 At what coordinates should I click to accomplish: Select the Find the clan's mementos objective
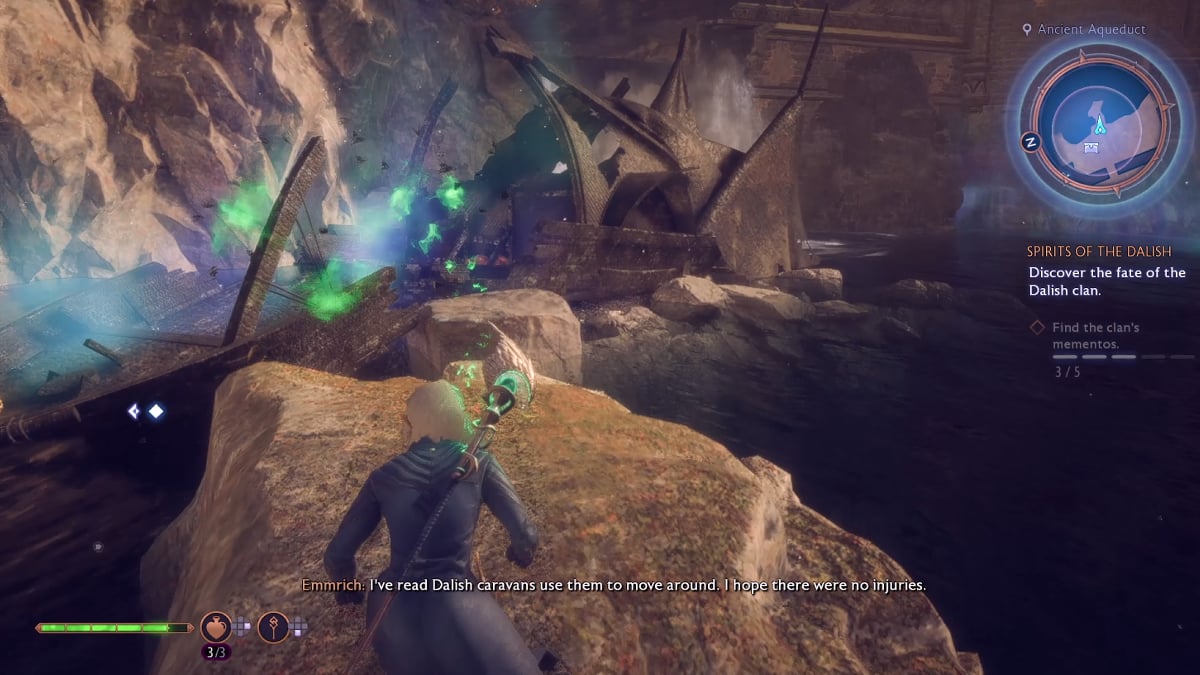click(x=1095, y=335)
